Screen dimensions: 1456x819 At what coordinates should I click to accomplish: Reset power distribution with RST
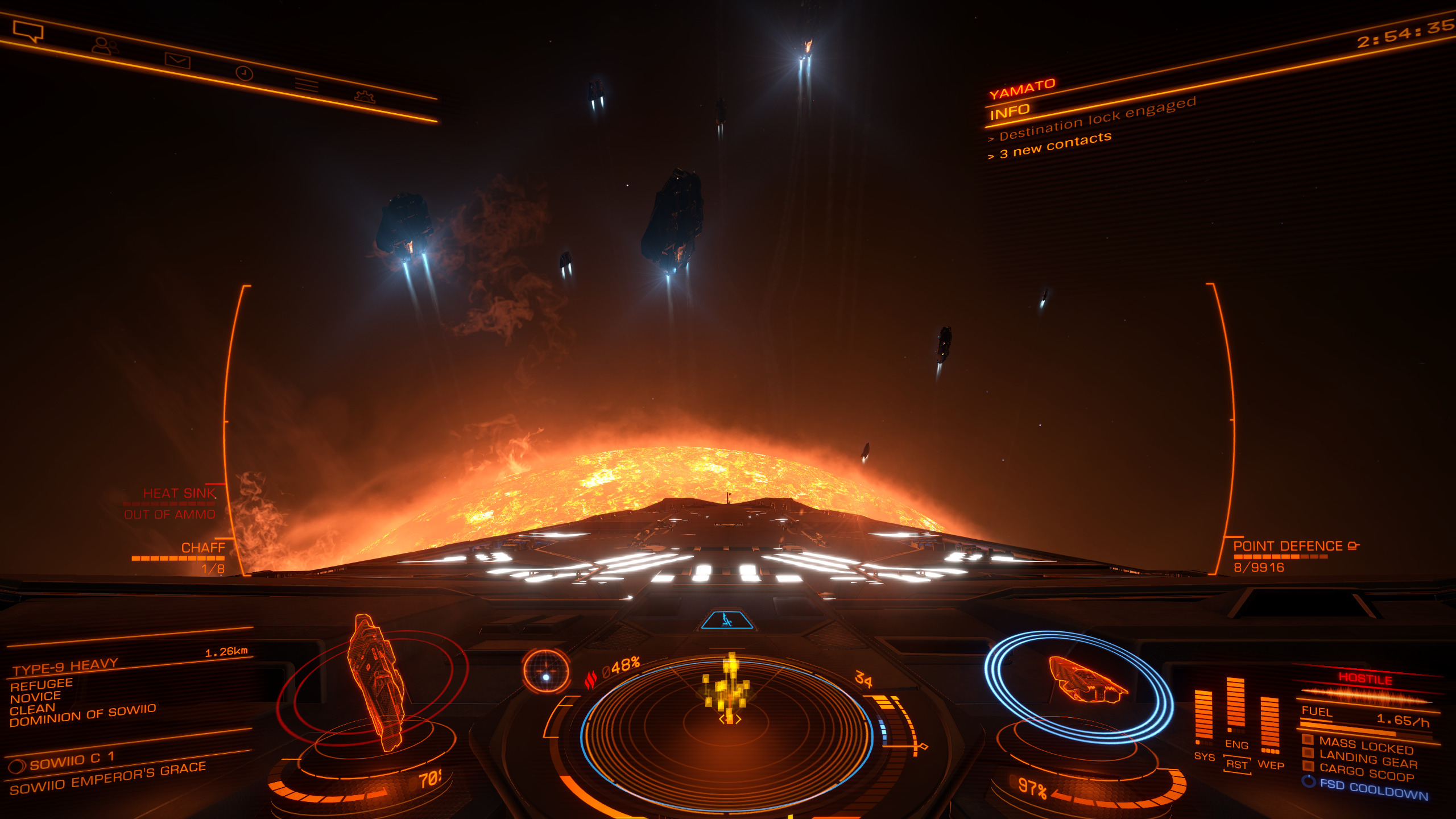(1236, 765)
